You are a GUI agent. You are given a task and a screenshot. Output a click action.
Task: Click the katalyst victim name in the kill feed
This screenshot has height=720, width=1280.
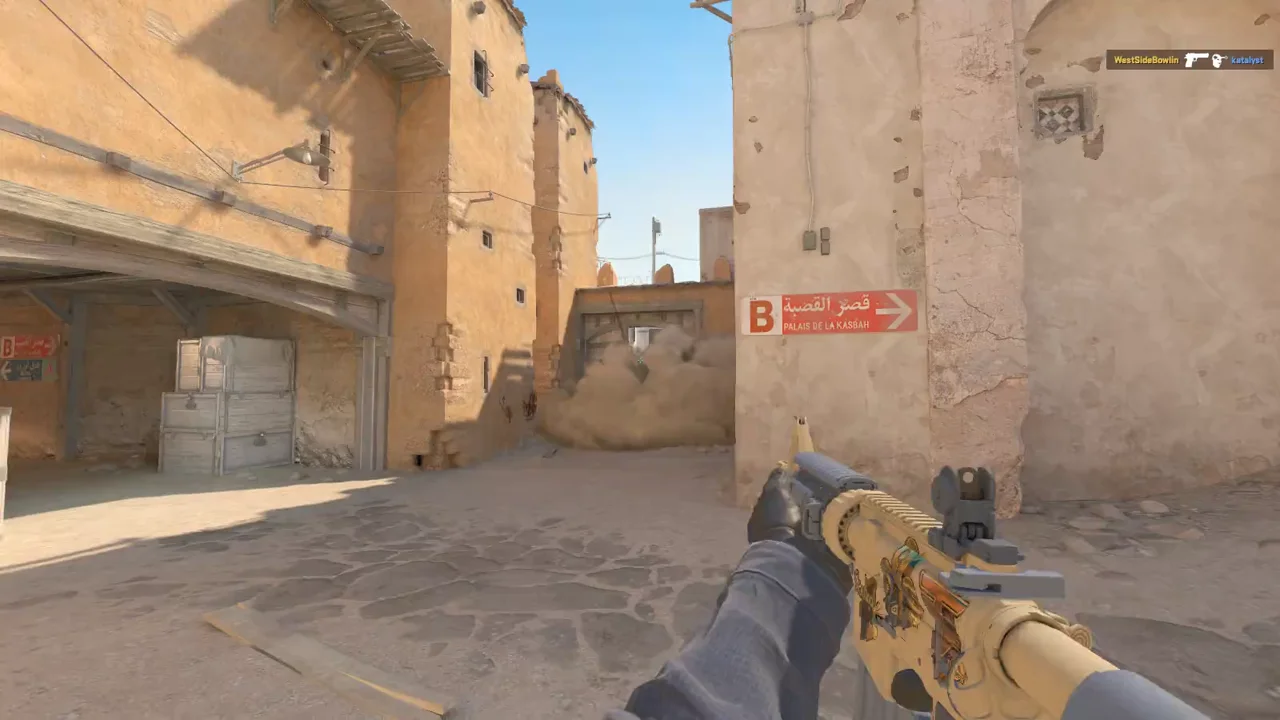(x=1247, y=60)
